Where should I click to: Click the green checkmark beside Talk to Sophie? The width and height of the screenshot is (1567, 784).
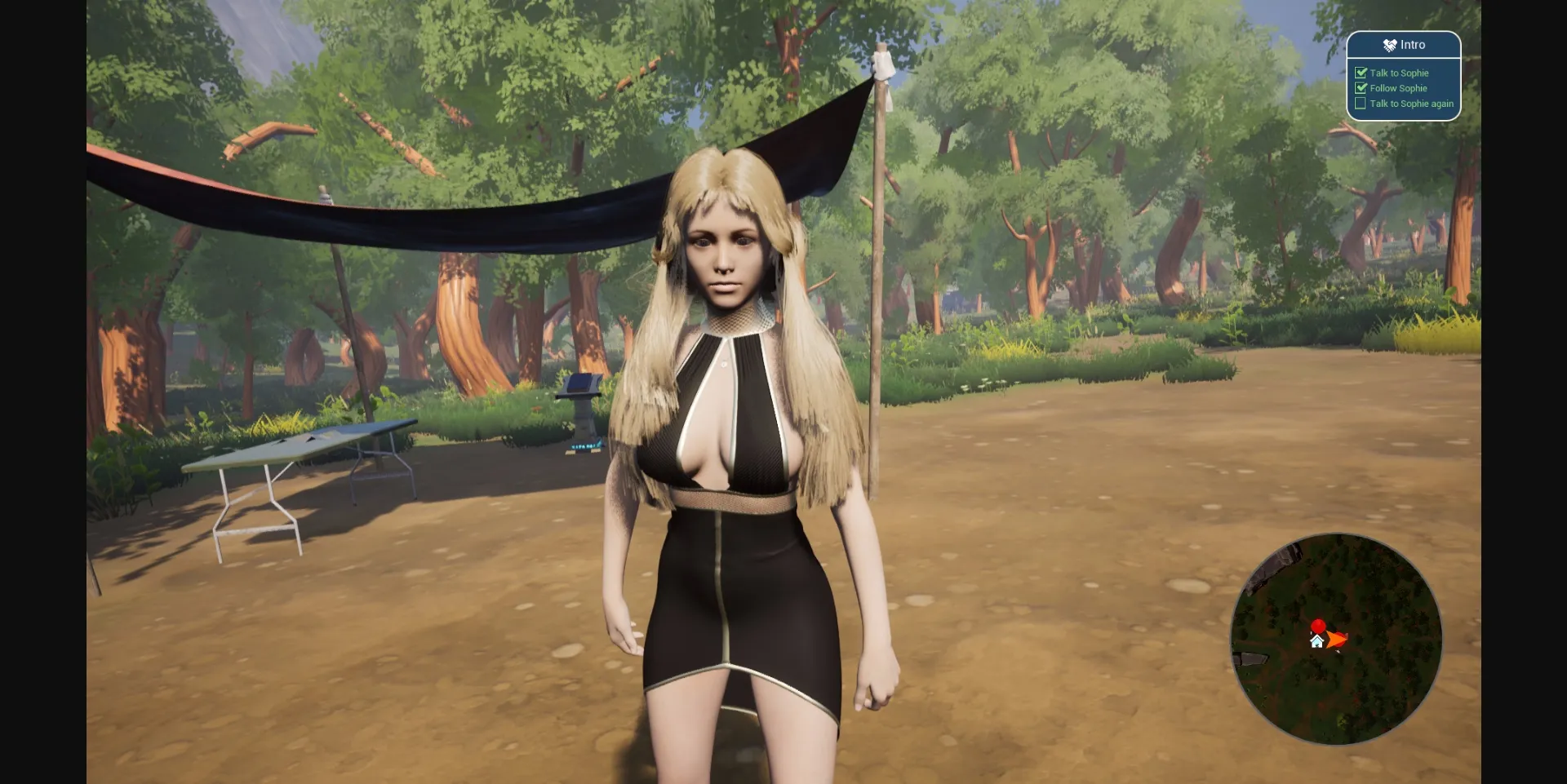[1361, 73]
